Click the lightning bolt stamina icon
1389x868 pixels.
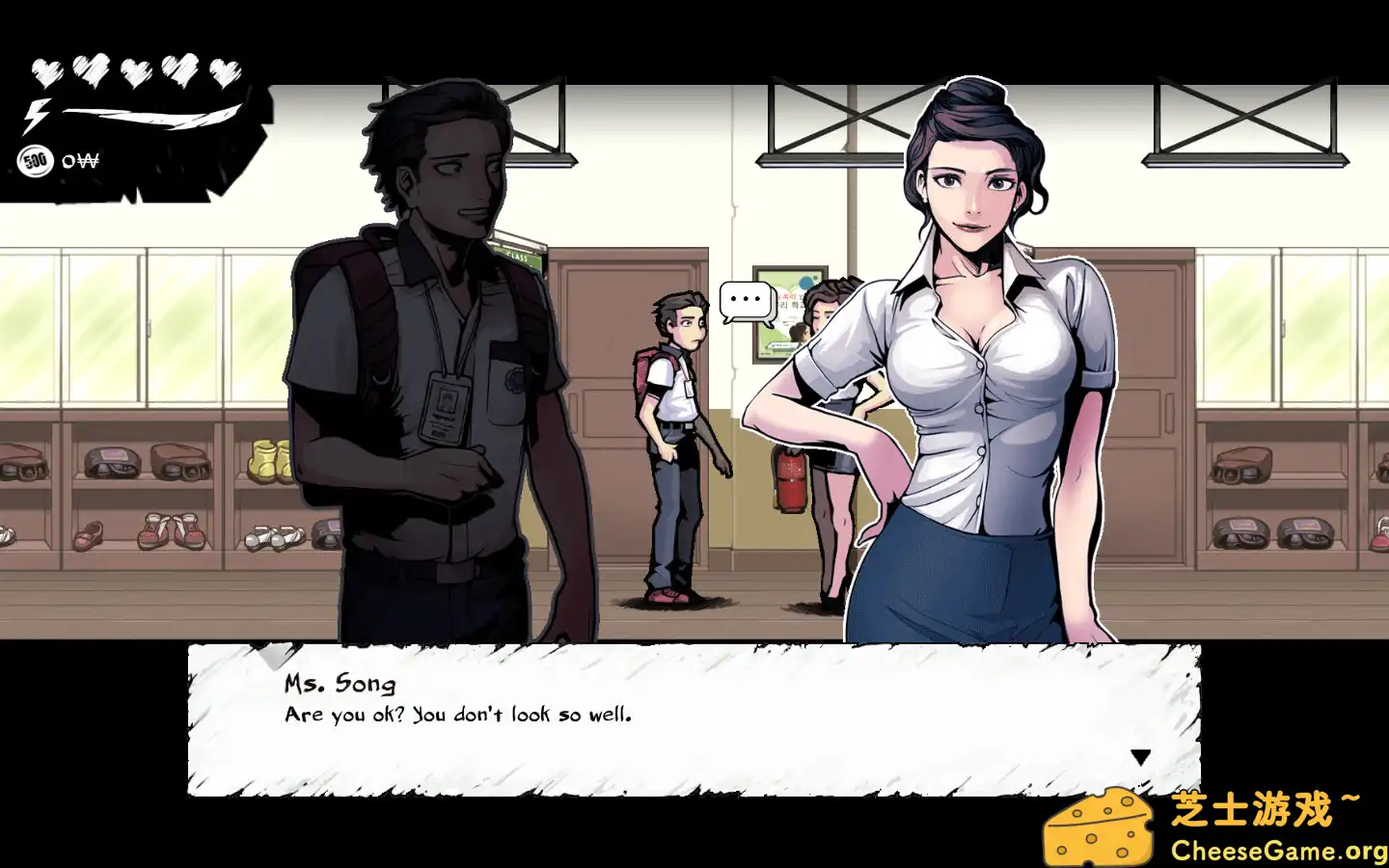pos(36,118)
